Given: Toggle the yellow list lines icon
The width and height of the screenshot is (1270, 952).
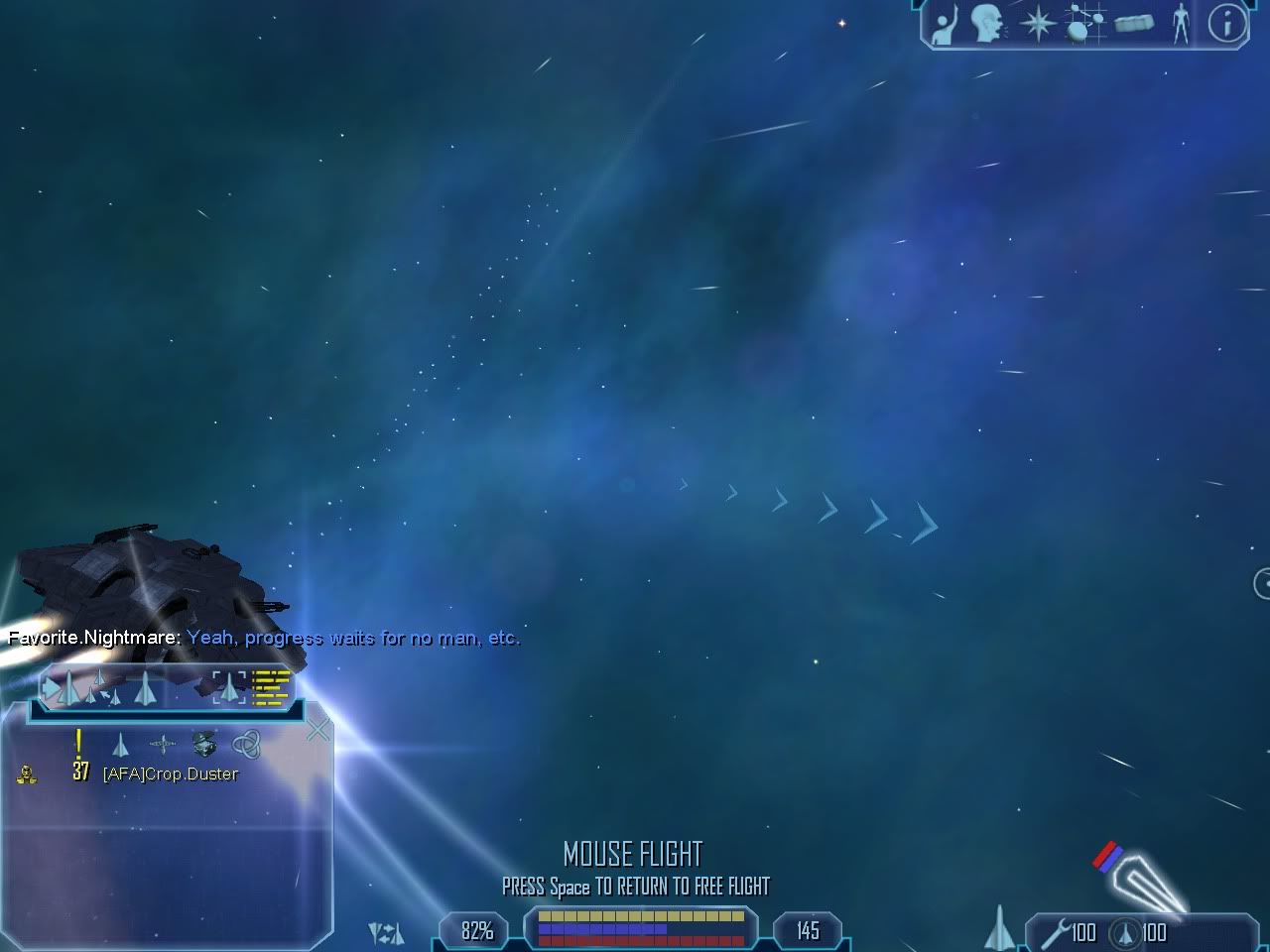Looking at the screenshot, I should [271, 685].
